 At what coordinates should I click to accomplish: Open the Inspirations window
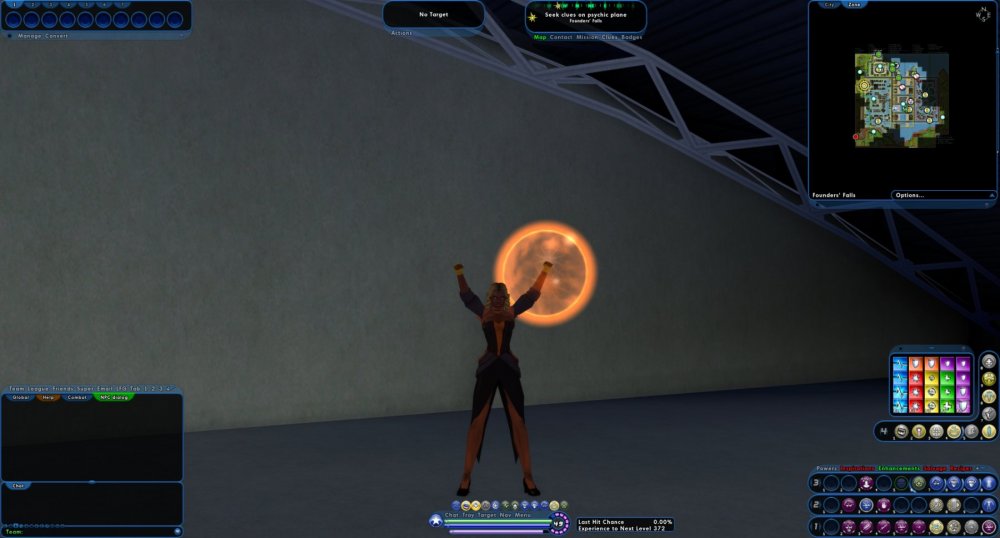(x=857, y=468)
